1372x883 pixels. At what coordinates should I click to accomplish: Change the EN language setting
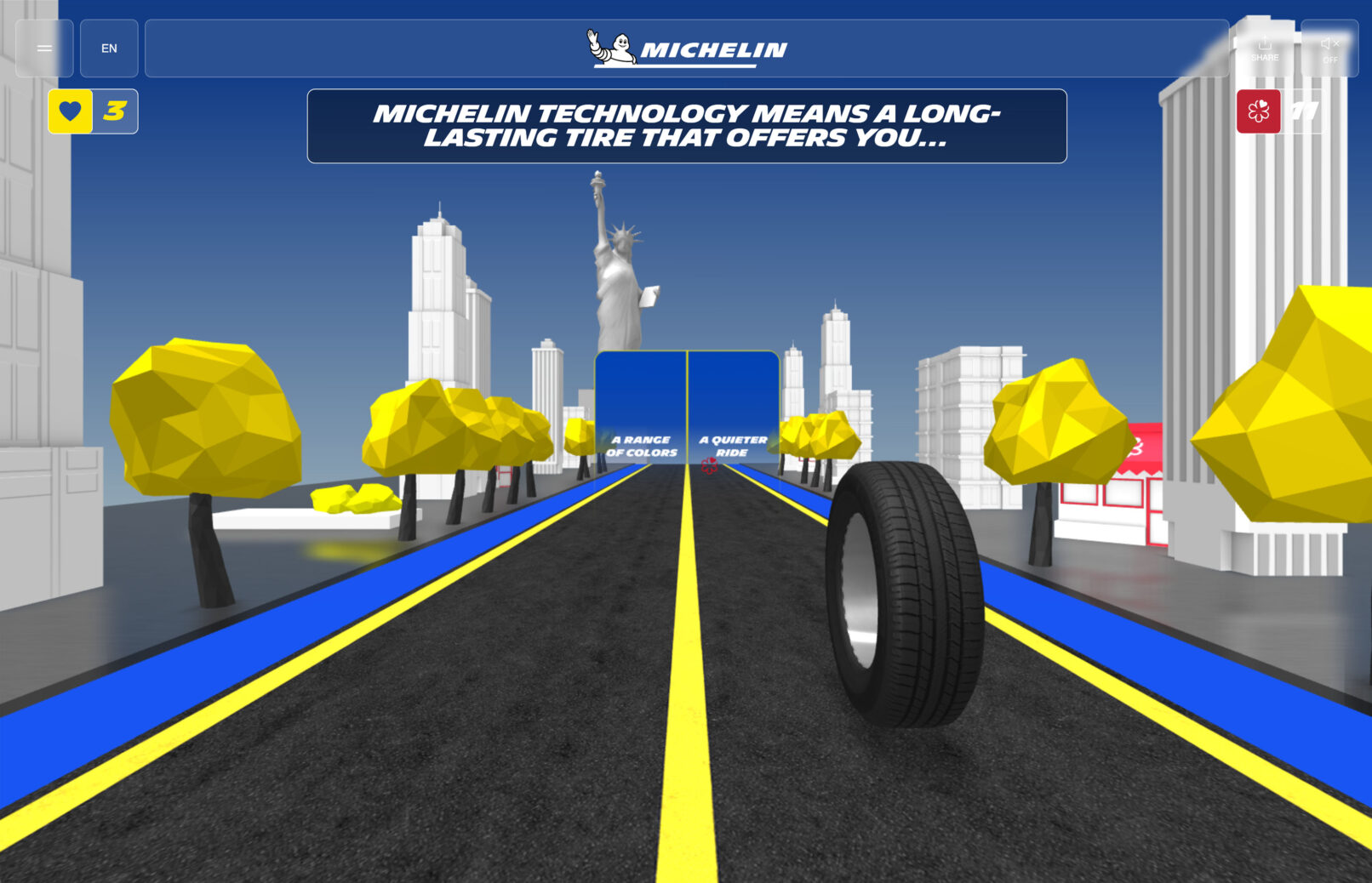(x=109, y=48)
